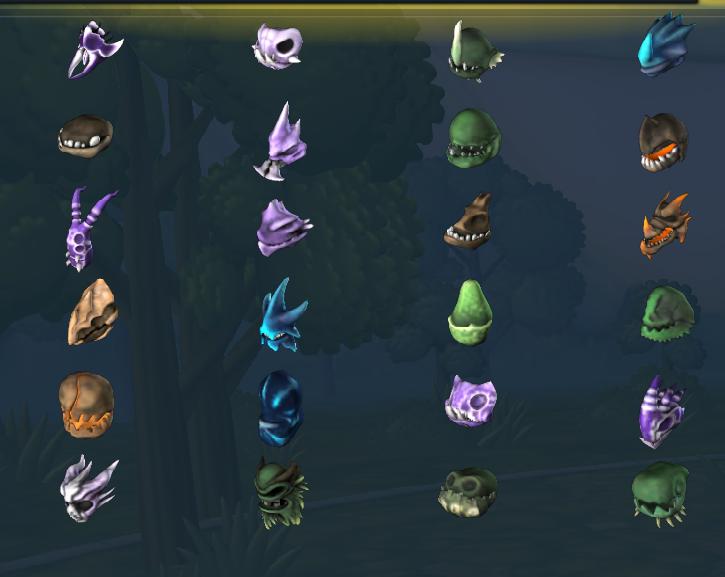Pick the dark green tentacled mouth
This screenshot has height=577, width=725.
(281, 490)
